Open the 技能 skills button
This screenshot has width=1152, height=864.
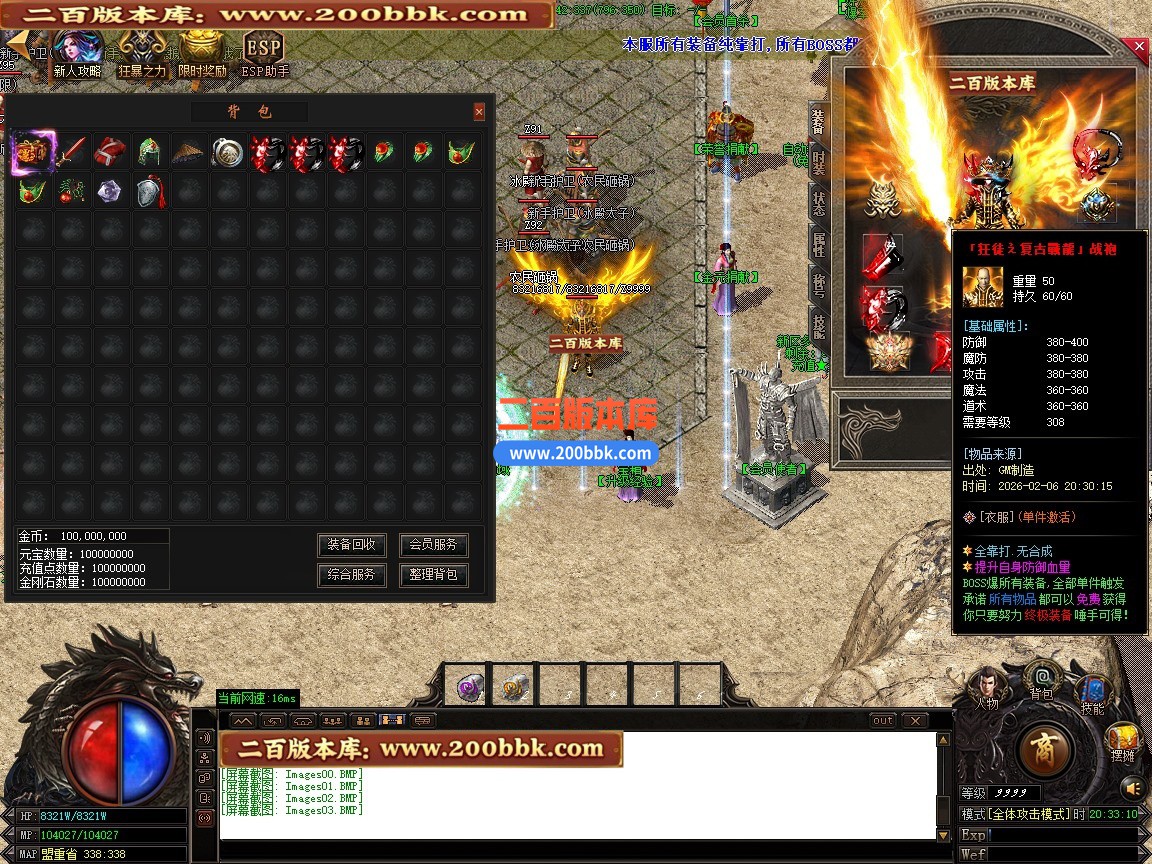click(x=1093, y=694)
